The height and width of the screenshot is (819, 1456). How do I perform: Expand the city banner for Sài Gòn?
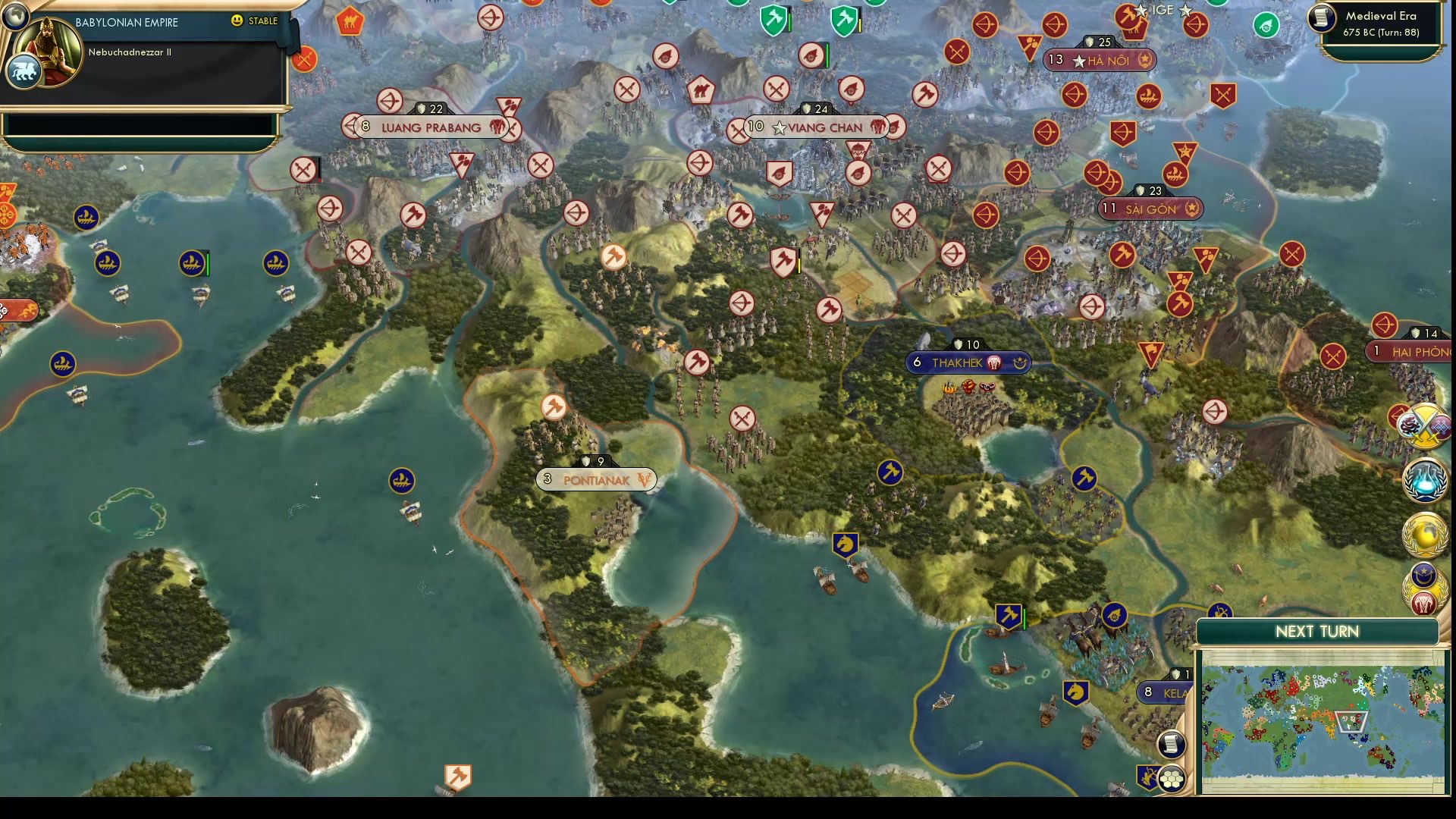click(x=1150, y=208)
